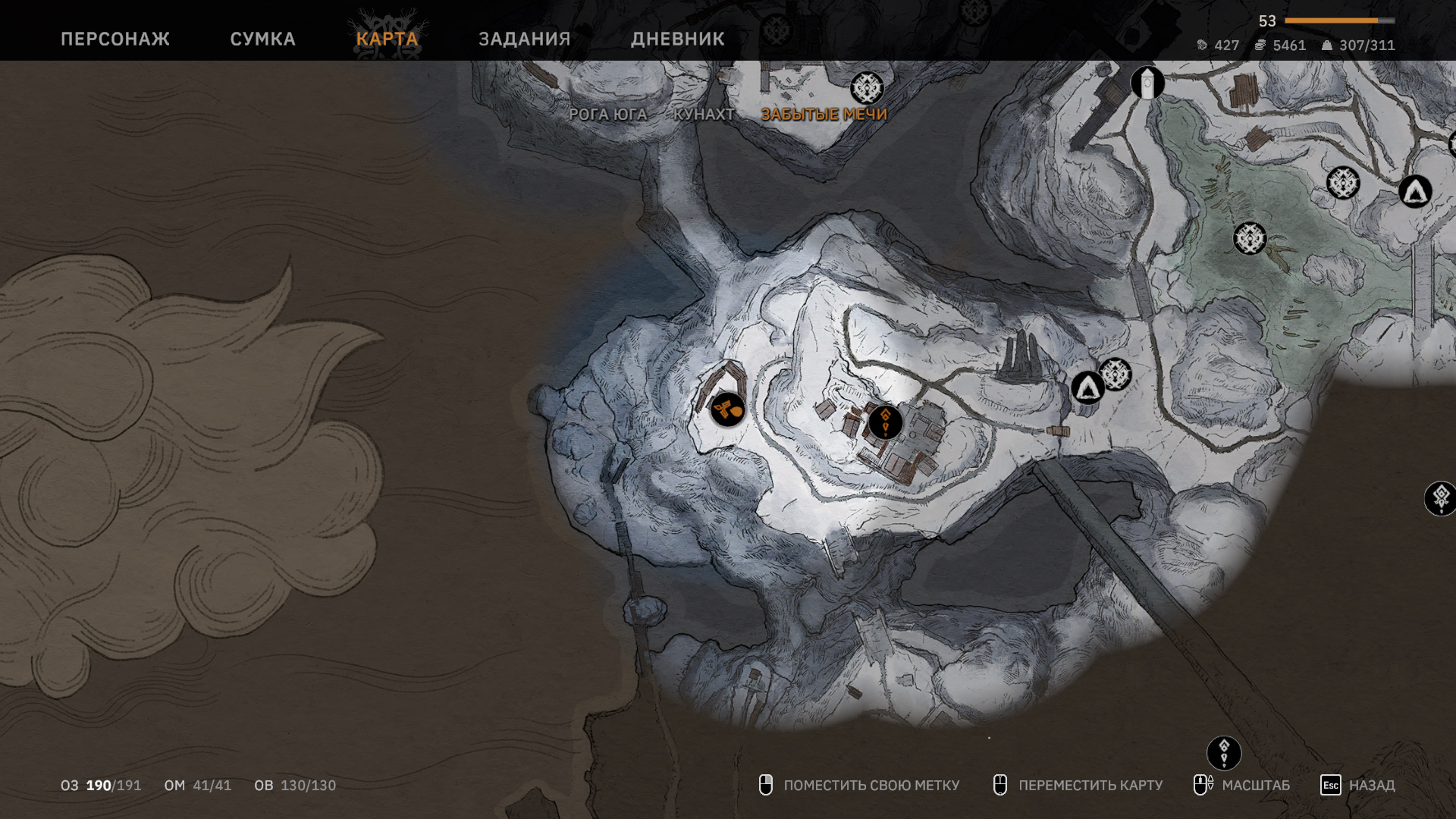Open the Сумка inventory tab

click(262, 39)
